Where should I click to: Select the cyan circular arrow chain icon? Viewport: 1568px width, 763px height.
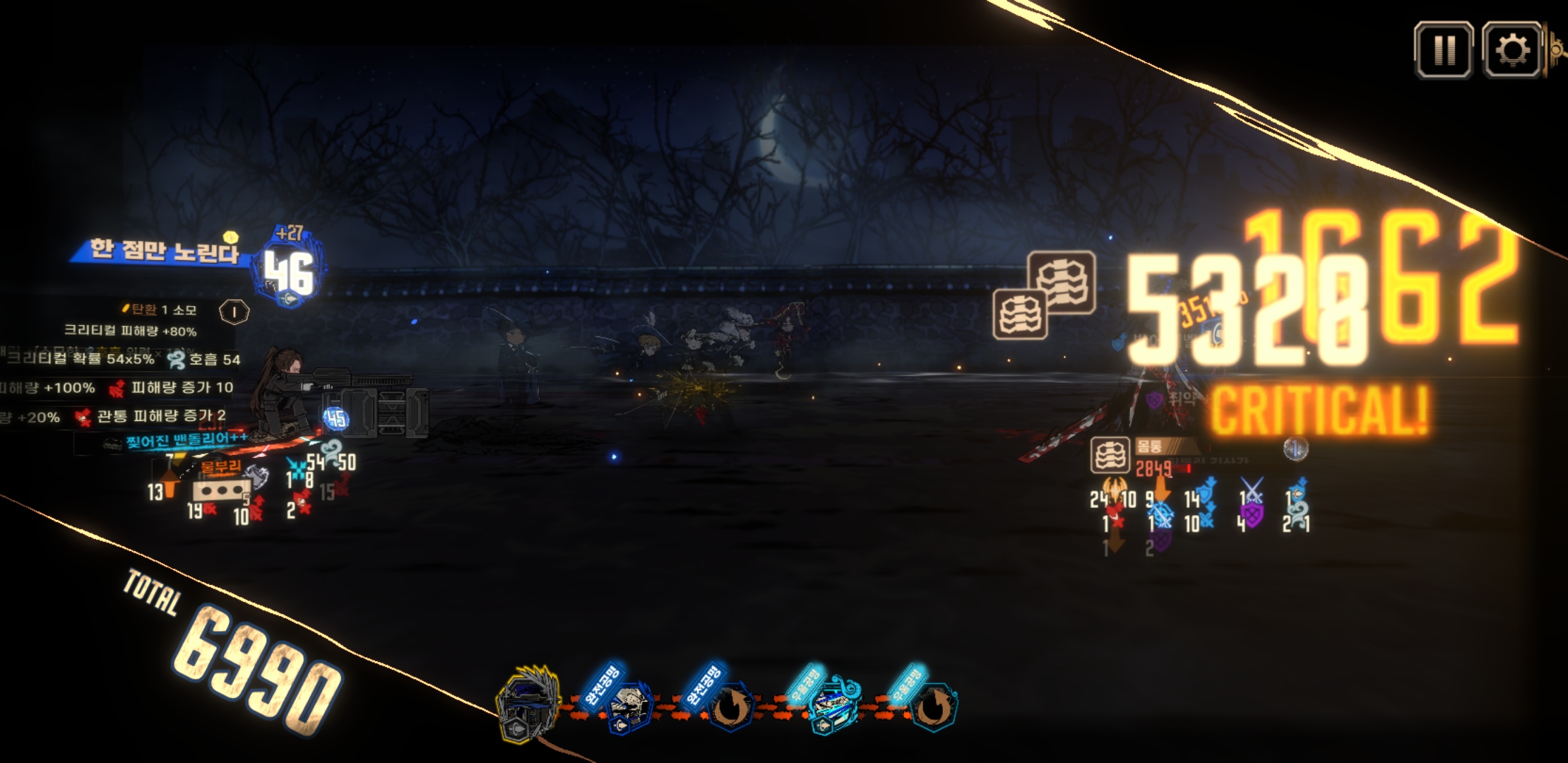click(934, 706)
